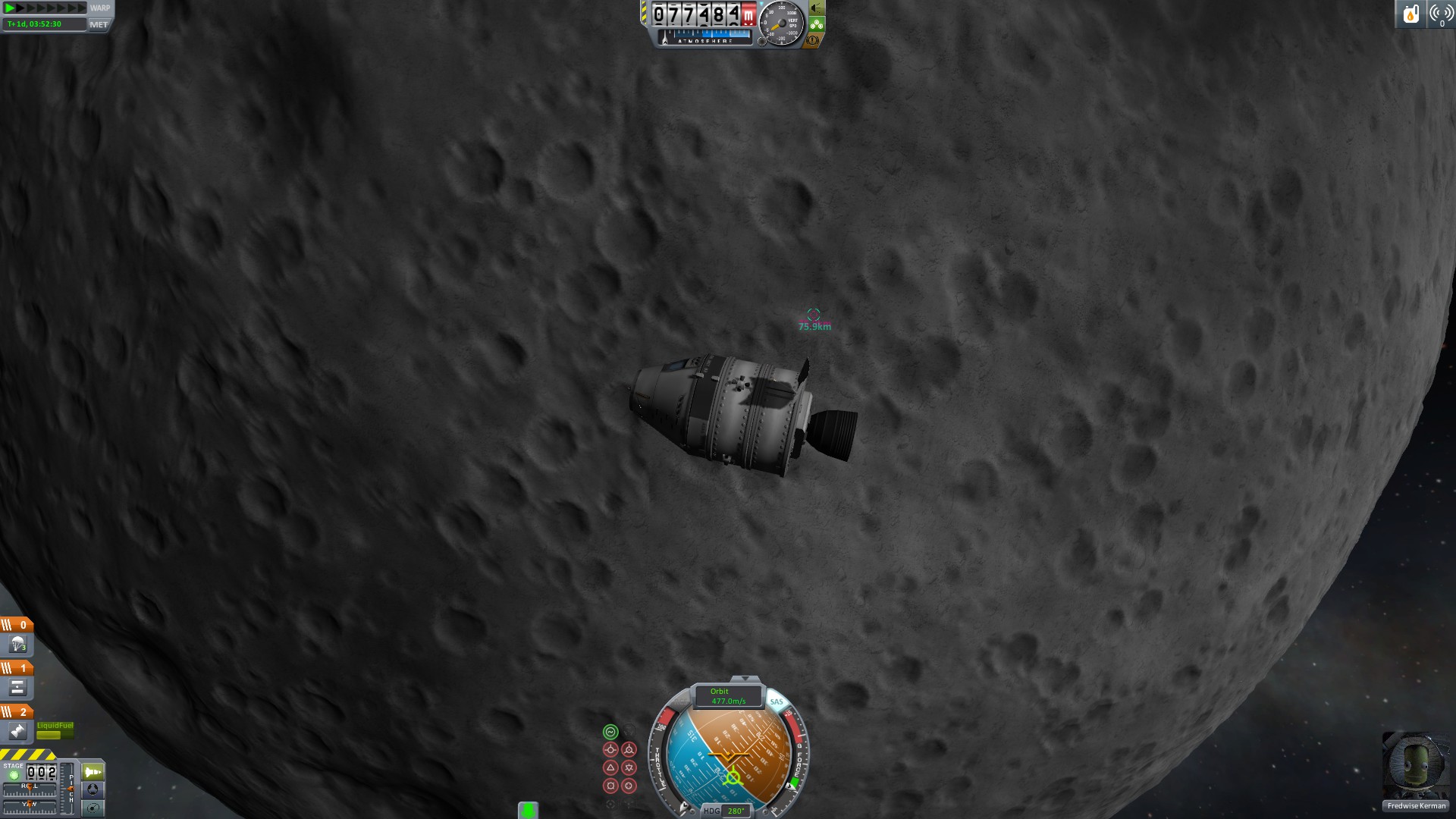Open the map view button
Screen dimensions: 1456x819
93,808
